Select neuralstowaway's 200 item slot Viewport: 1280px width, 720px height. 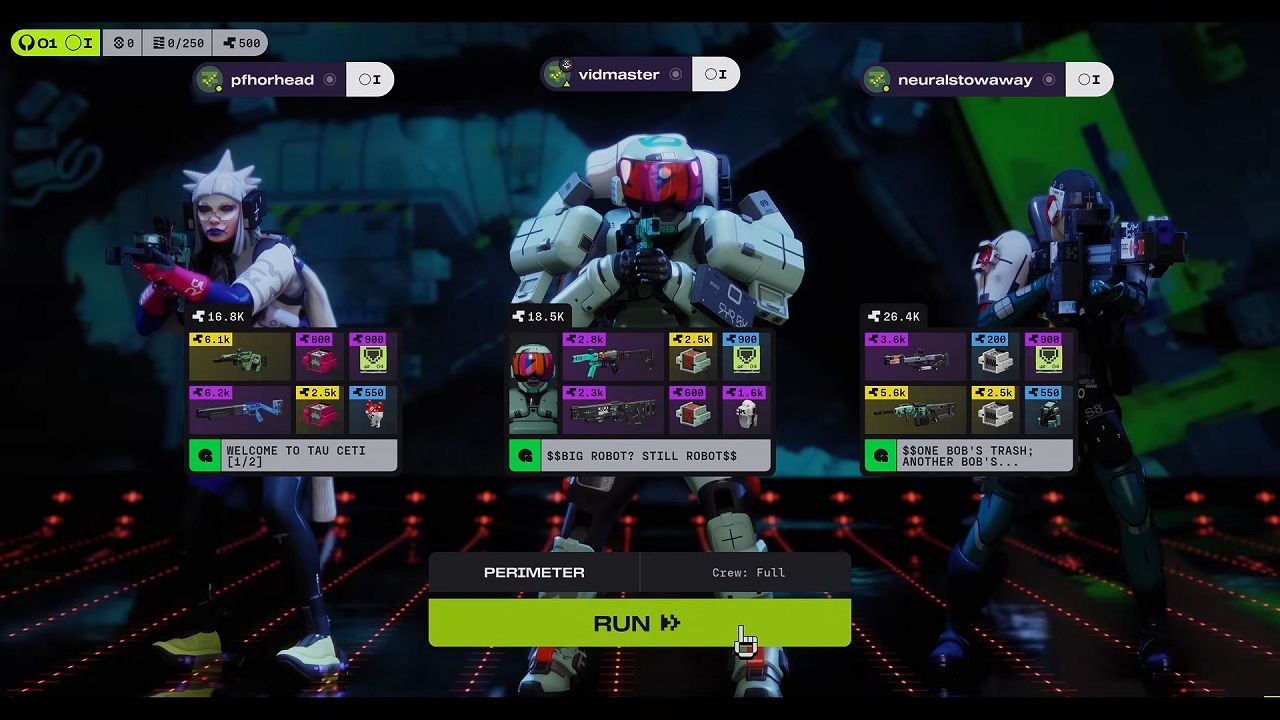994,356
